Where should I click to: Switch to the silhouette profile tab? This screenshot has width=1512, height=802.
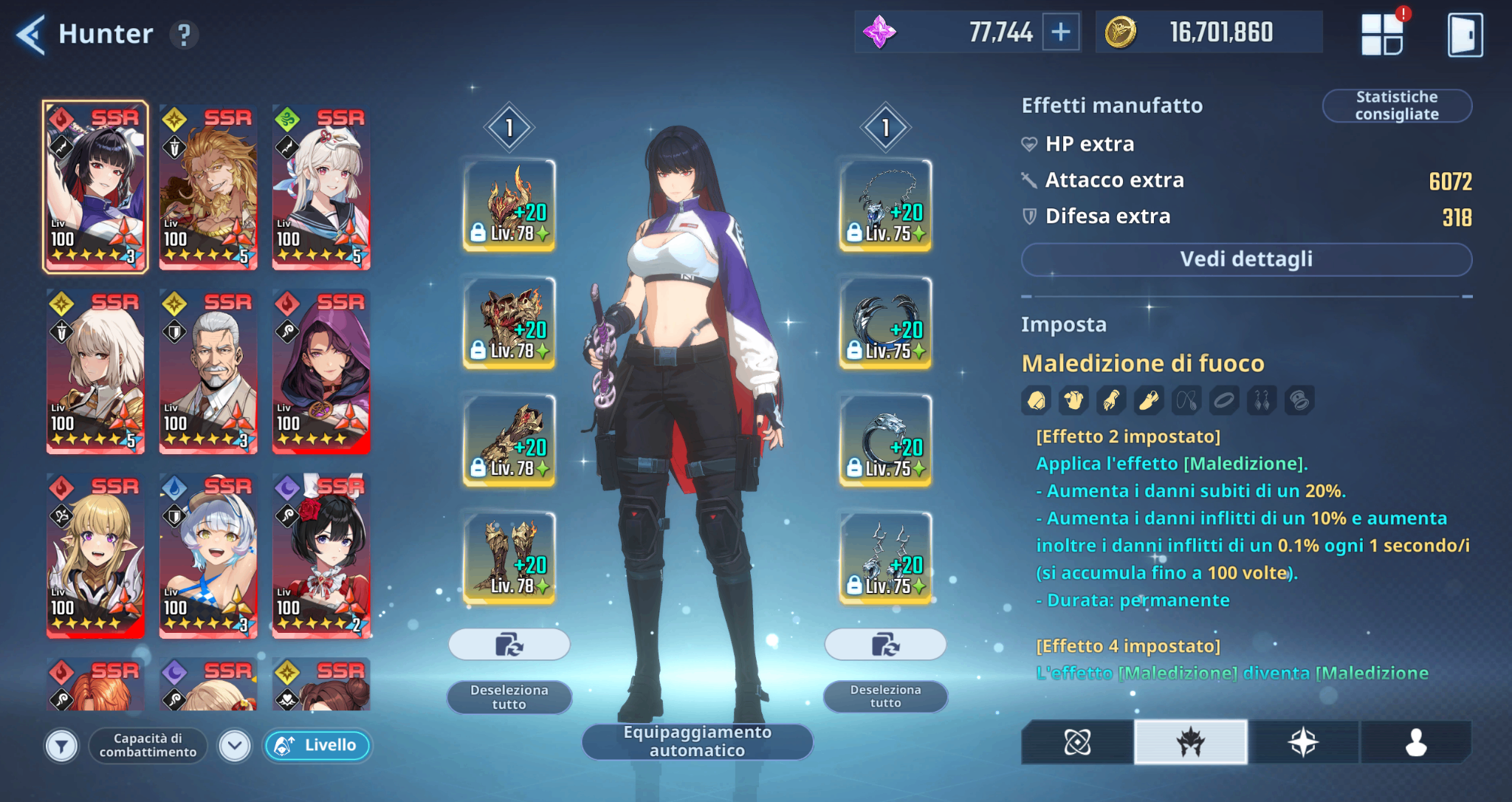coord(1415,742)
